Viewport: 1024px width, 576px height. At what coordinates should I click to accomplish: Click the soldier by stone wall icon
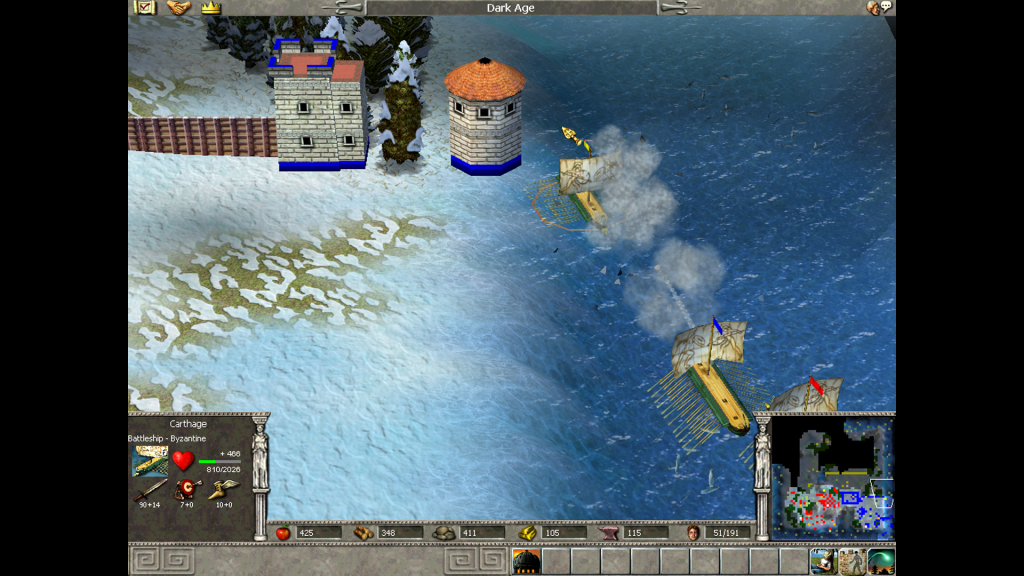[852, 561]
